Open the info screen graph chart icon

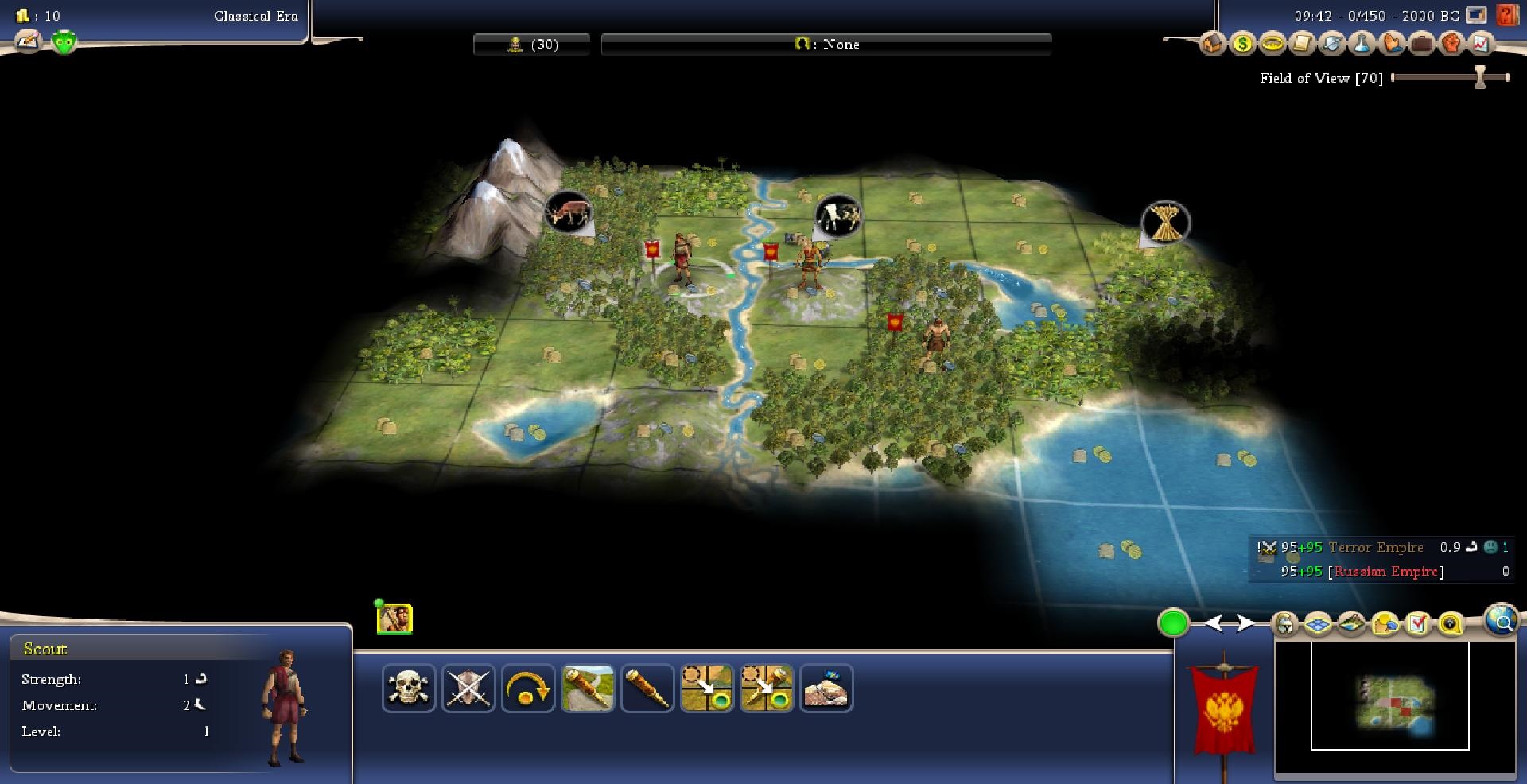click(x=1481, y=44)
